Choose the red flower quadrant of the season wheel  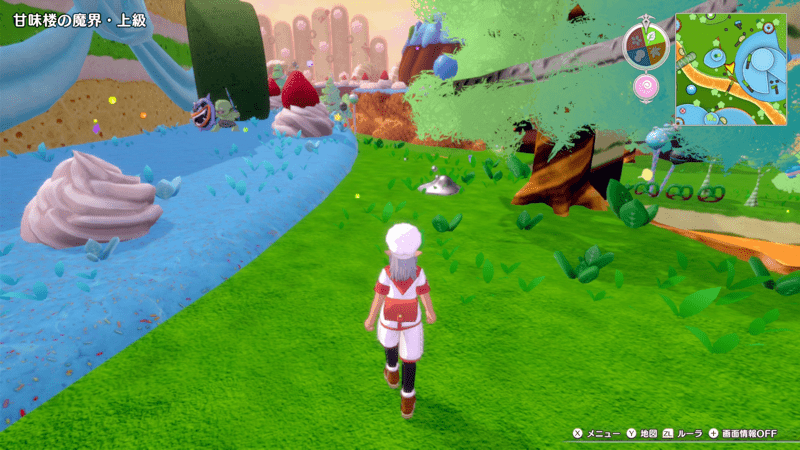tap(637, 36)
